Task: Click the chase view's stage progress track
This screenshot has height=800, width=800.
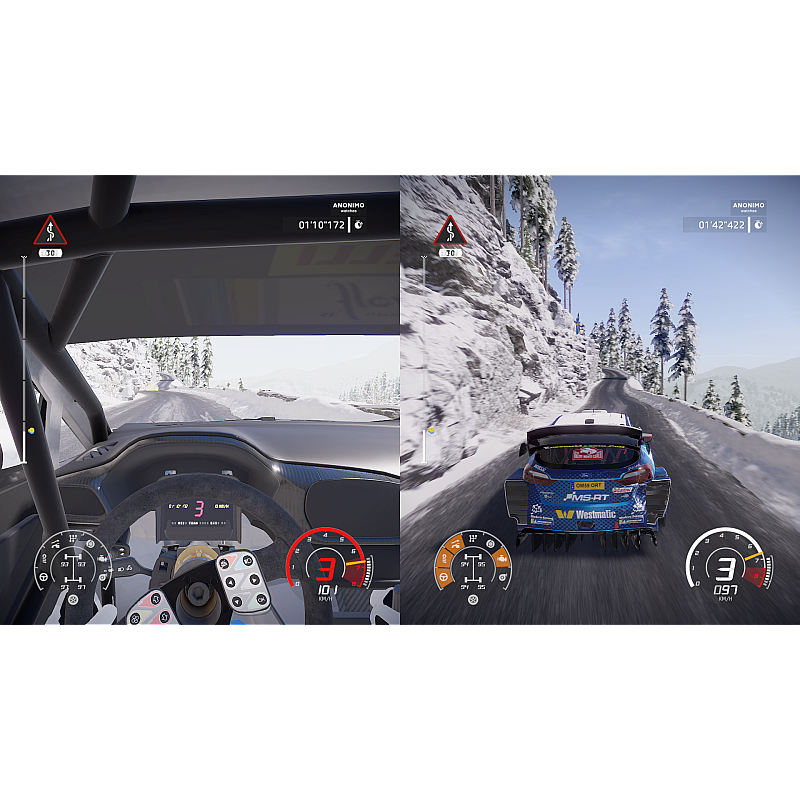Action: click(x=424, y=360)
